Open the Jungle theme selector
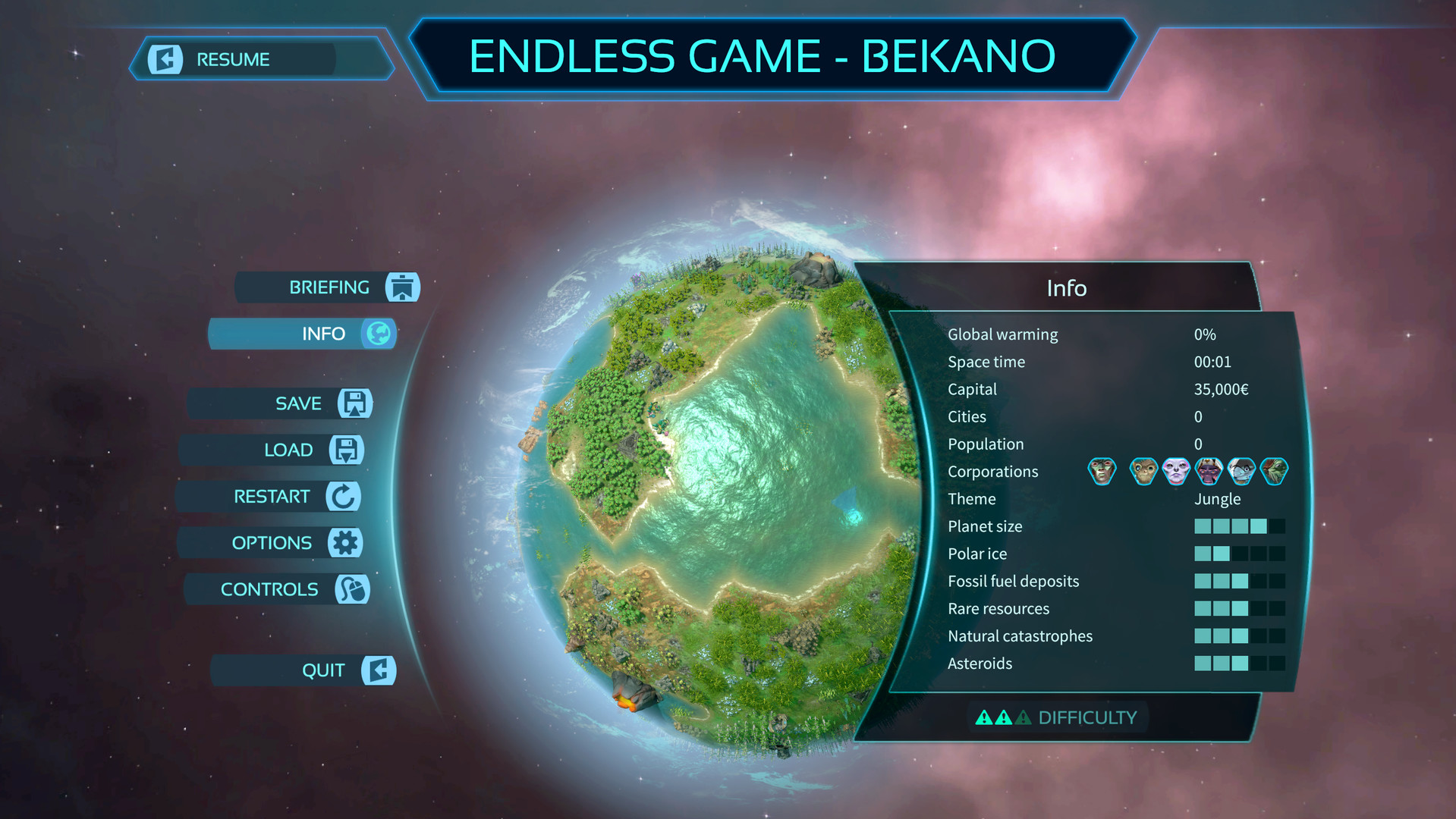Screen dimensions: 1456x819 point(1219,499)
